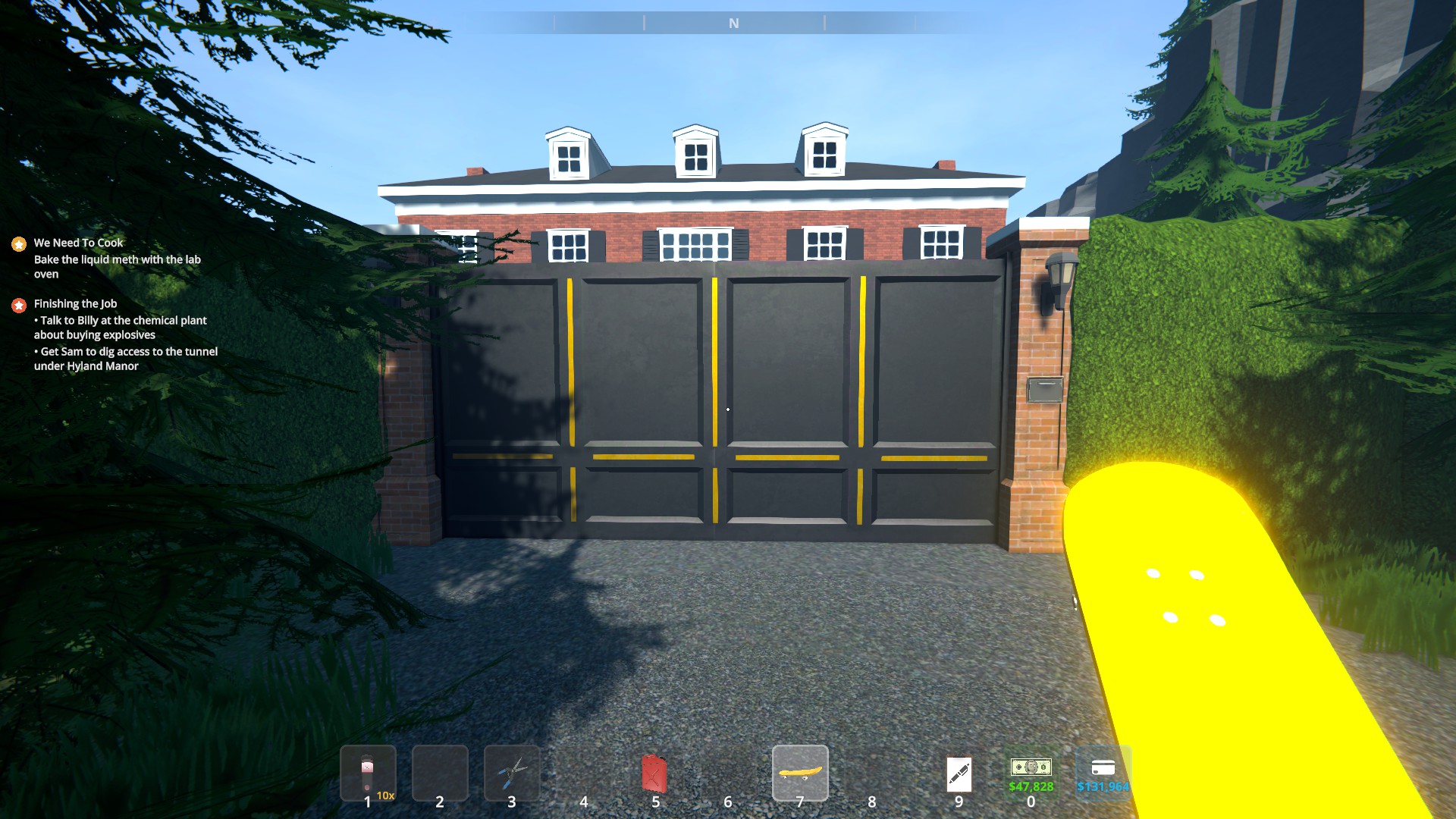Viewport: 1456px width, 819px height.
Task: Expand the Bake the liquid meth objective
Action: coord(117,266)
